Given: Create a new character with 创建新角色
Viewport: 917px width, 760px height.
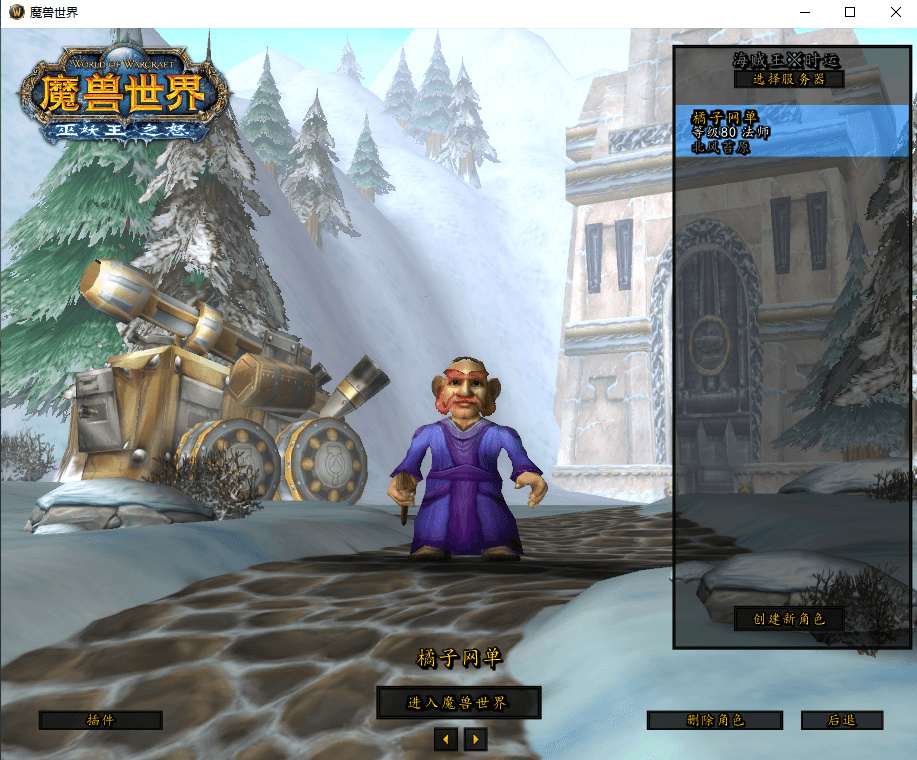Looking at the screenshot, I should pyautogui.click(x=789, y=619).
